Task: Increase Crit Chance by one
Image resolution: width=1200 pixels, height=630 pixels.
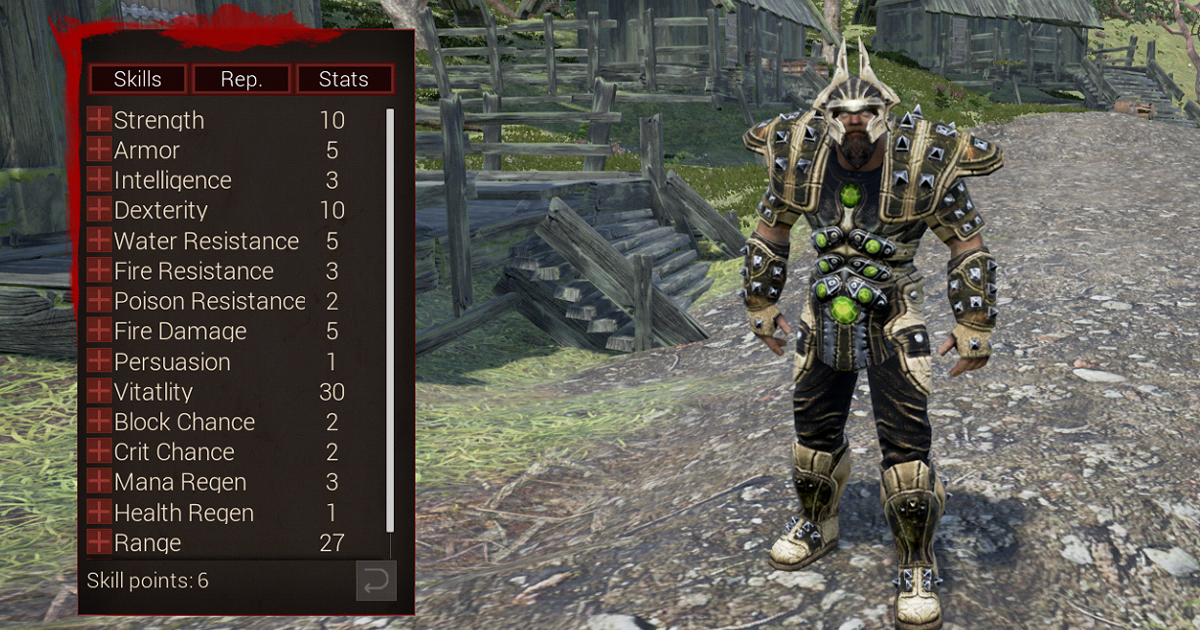Action: [x=99, y=452]
